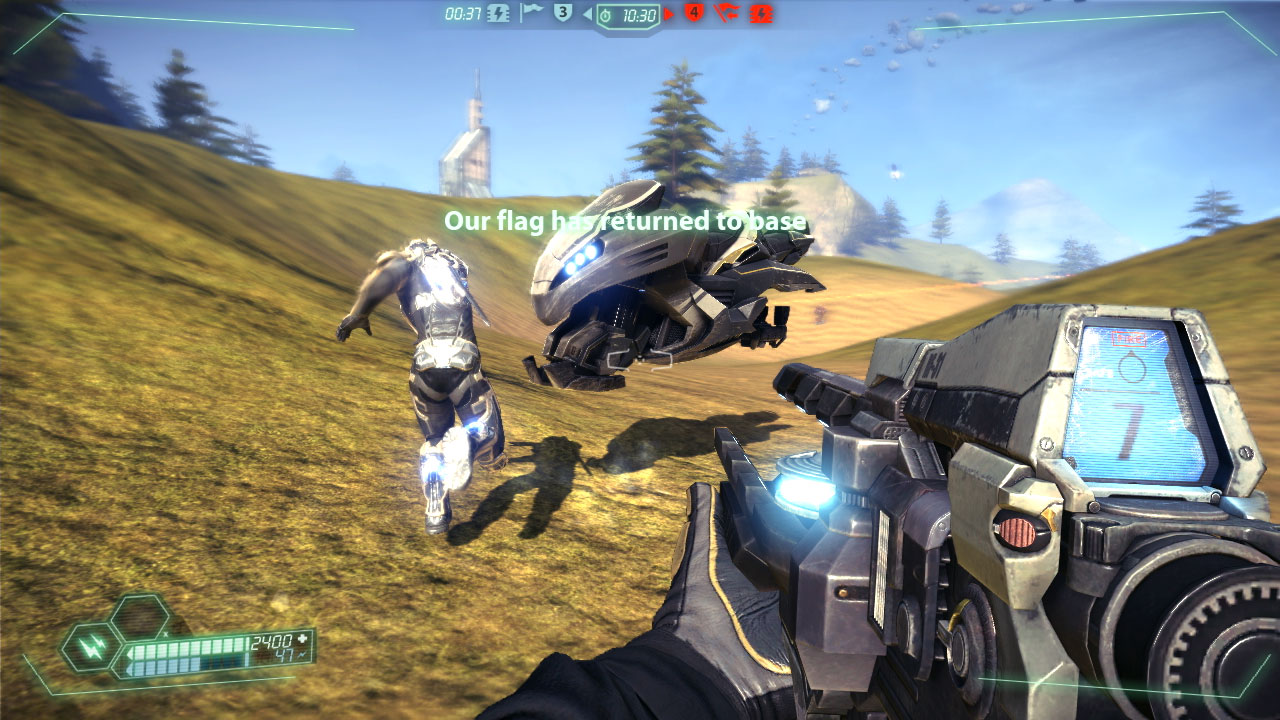Expand the red right arrow beside the timer
This screenshot has width=1280, height=720.
click(668, 14)
